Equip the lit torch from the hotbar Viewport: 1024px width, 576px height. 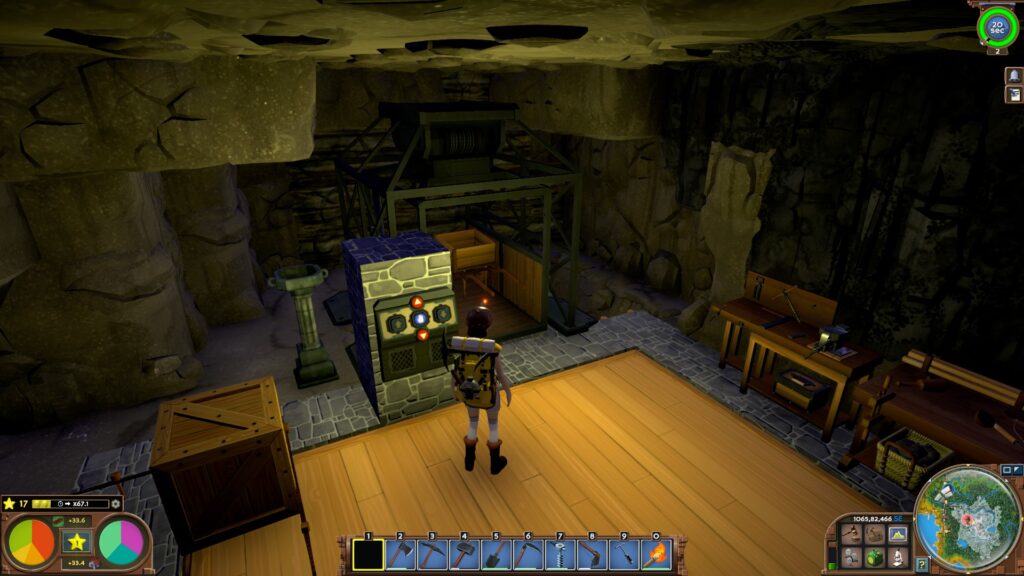(x=656, y=554)
